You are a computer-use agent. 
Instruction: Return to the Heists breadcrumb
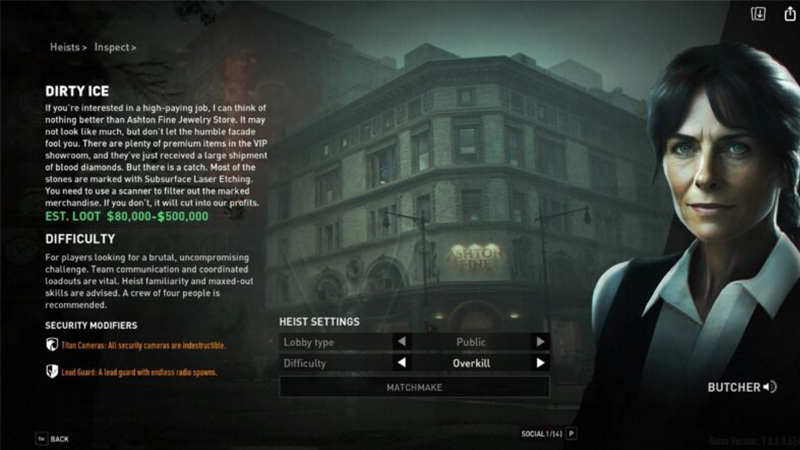pos(66,47)
